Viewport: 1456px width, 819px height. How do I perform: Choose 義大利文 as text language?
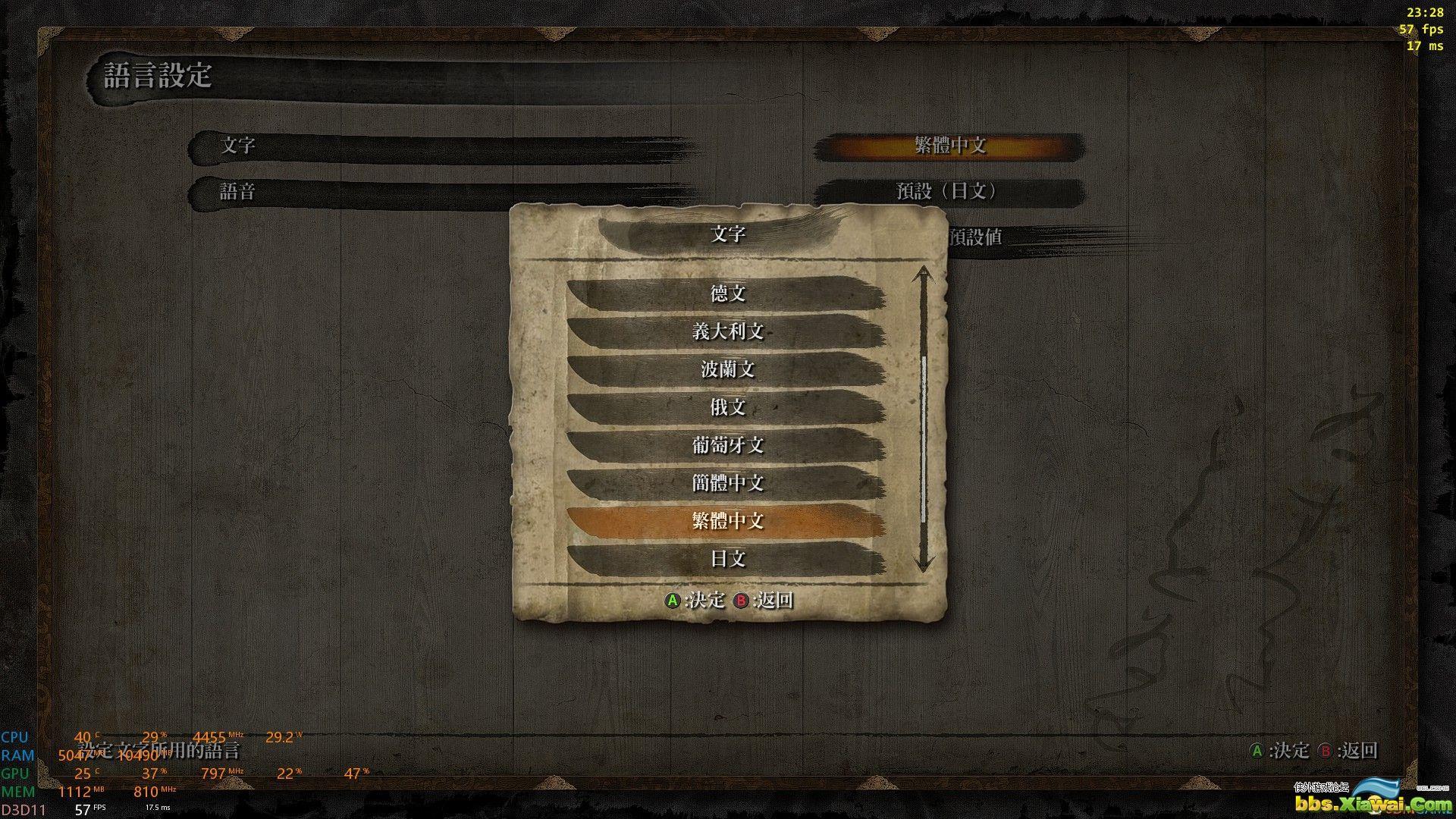pyautogui.click(x=726, y=331)
